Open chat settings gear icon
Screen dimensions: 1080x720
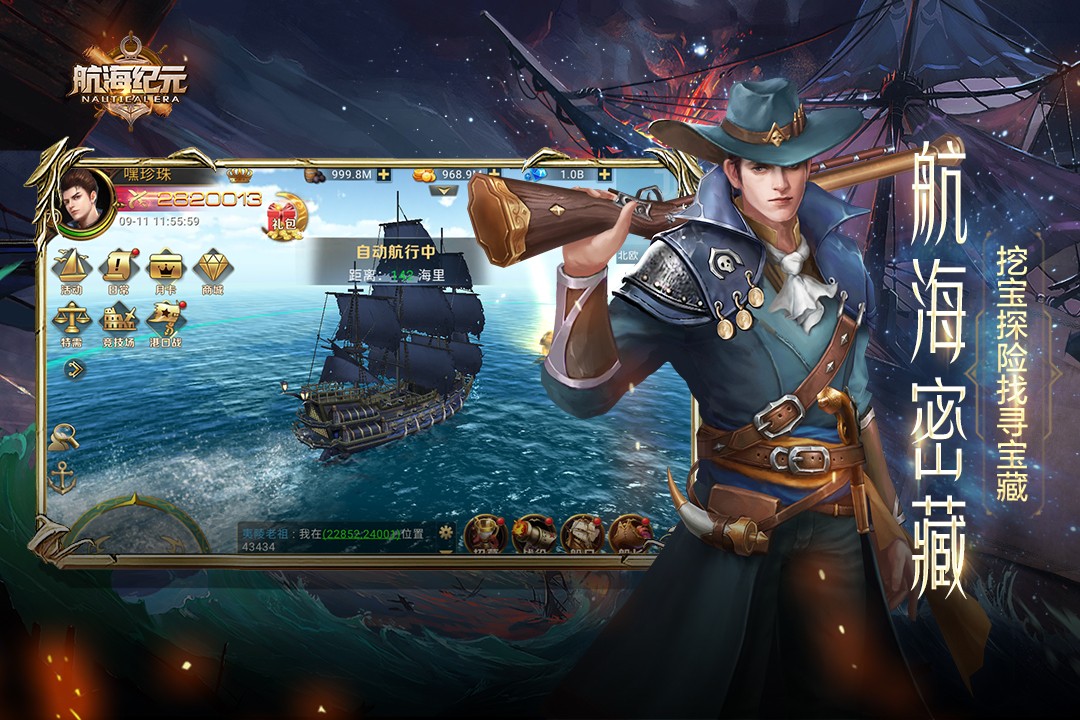(x=446, y=531)
